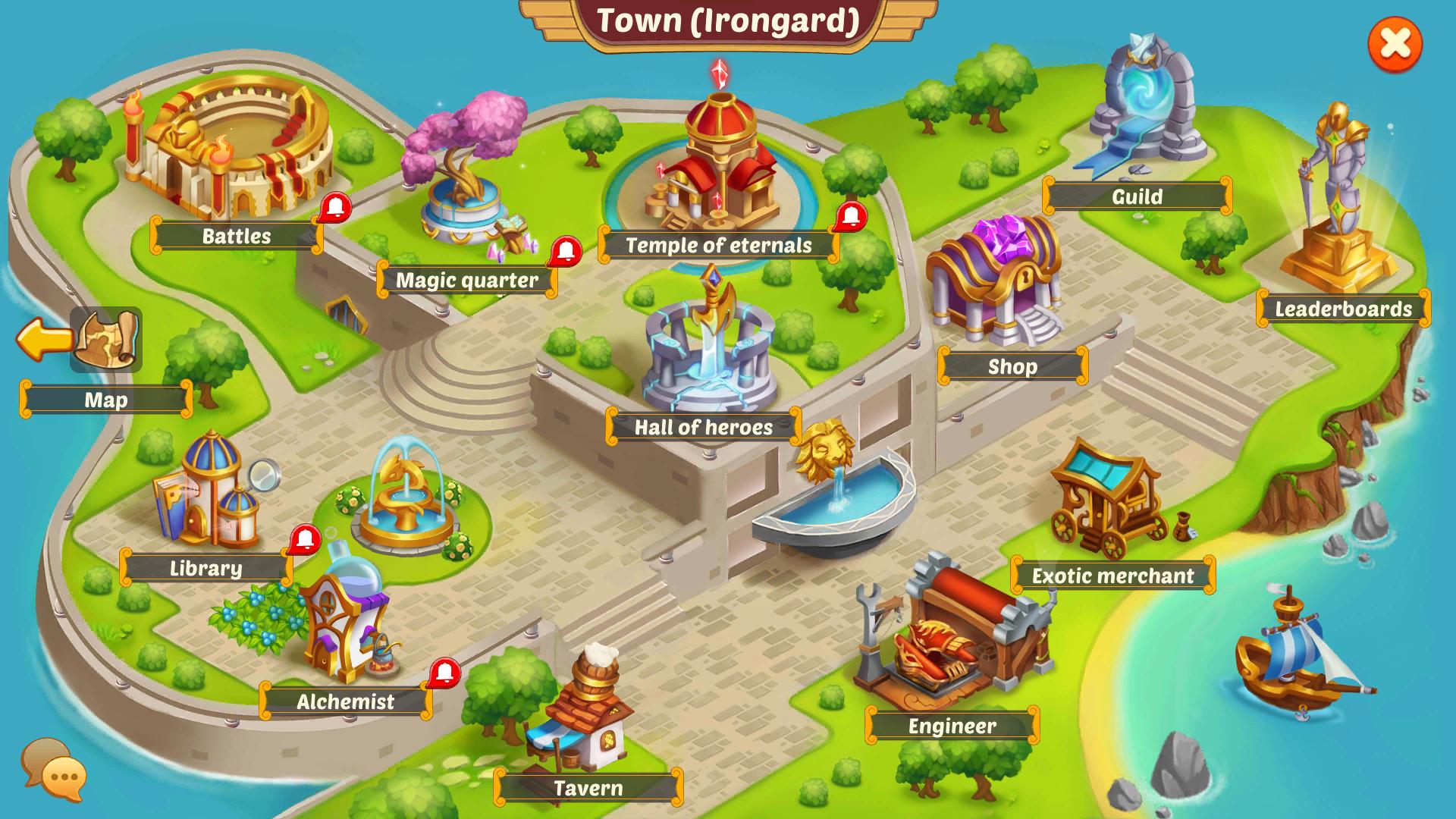Viewport: 1456px width, 819px height.
Task: Enter the Tavern
Action: [588, 788]
